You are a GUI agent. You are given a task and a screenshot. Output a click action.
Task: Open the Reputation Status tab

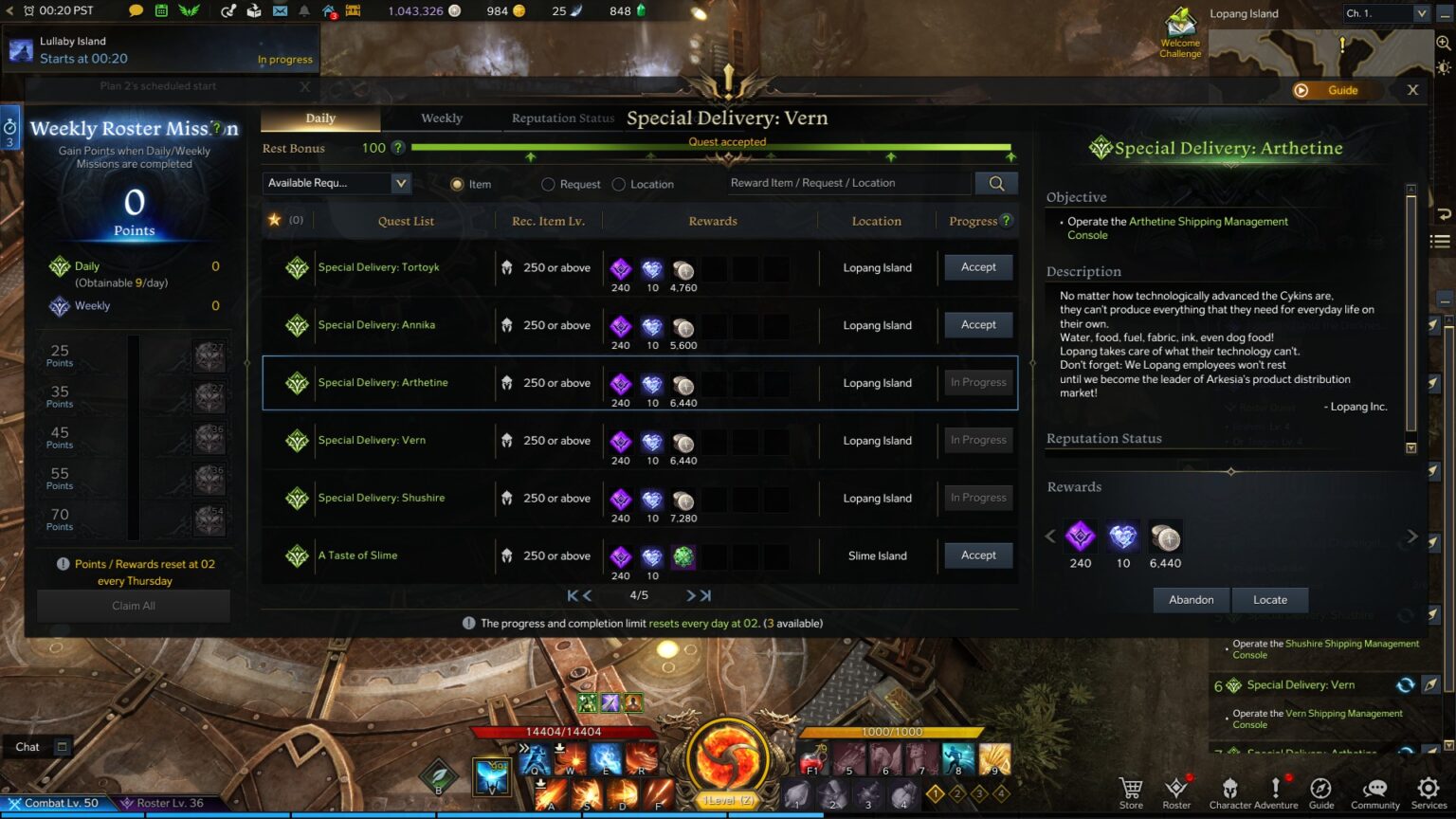pos(561,118)
